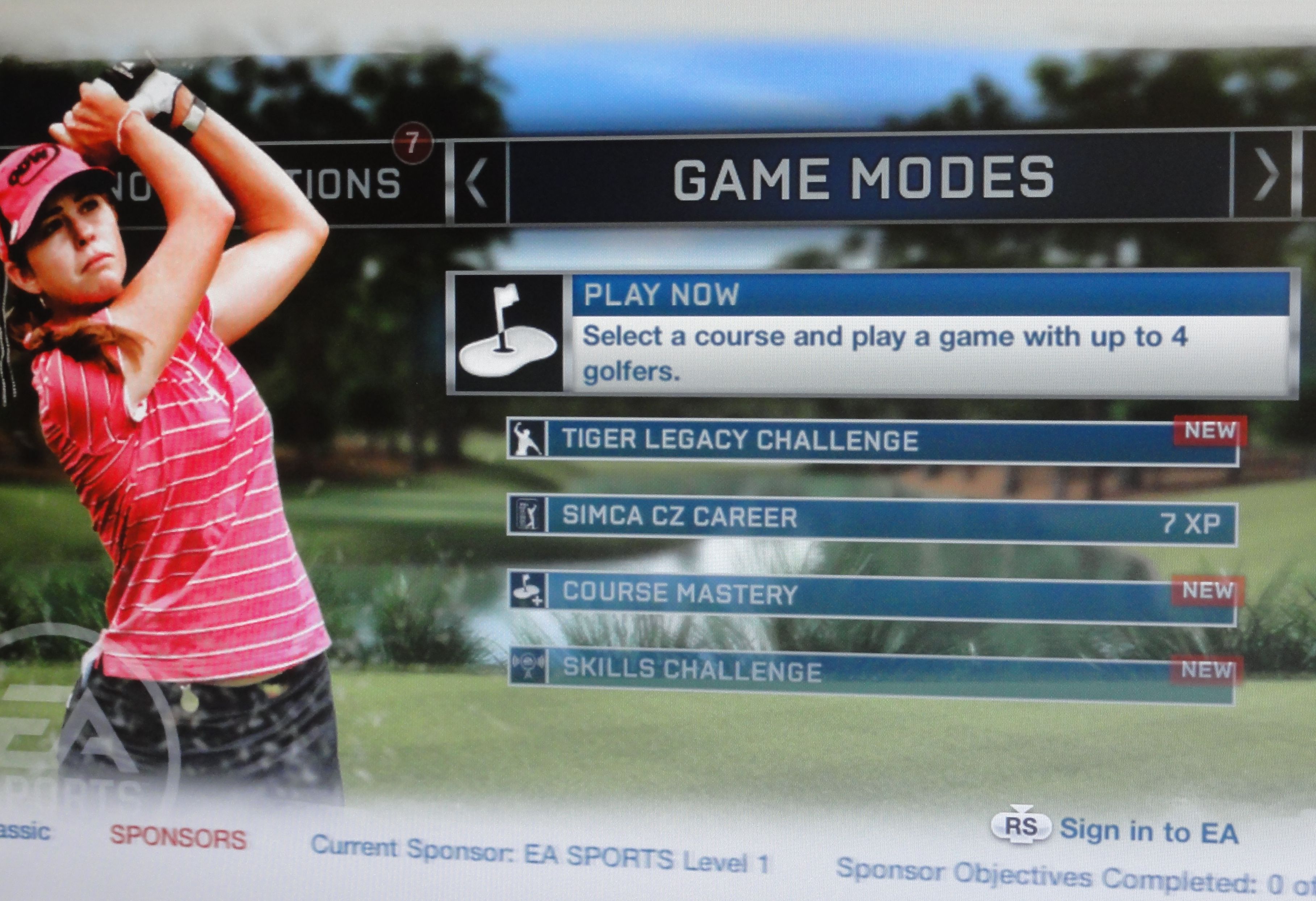Start the Skills Challenge mode

(872, 672)
